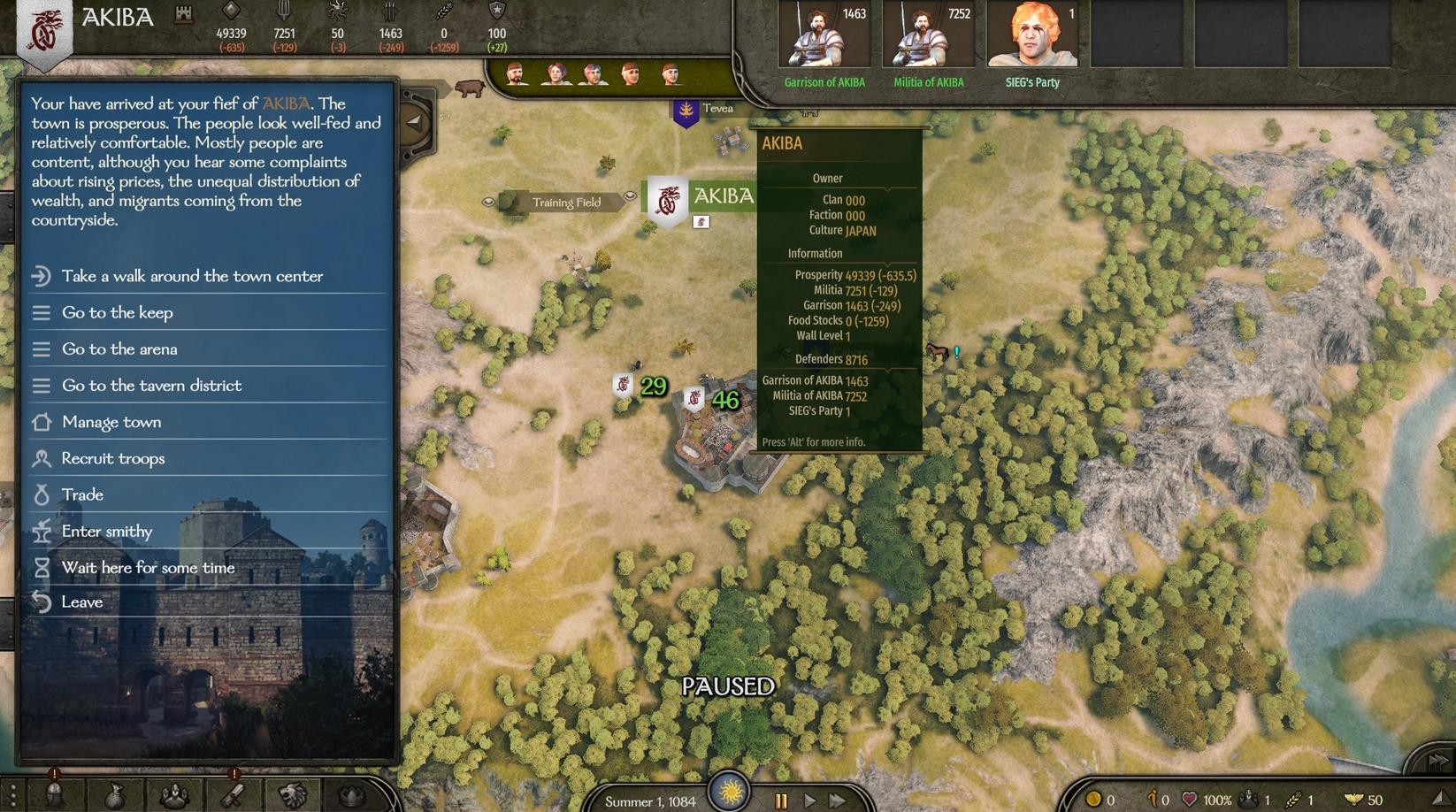Screen dimensions: 1456x812
Task: Enter the smithy
Action: 107,531
